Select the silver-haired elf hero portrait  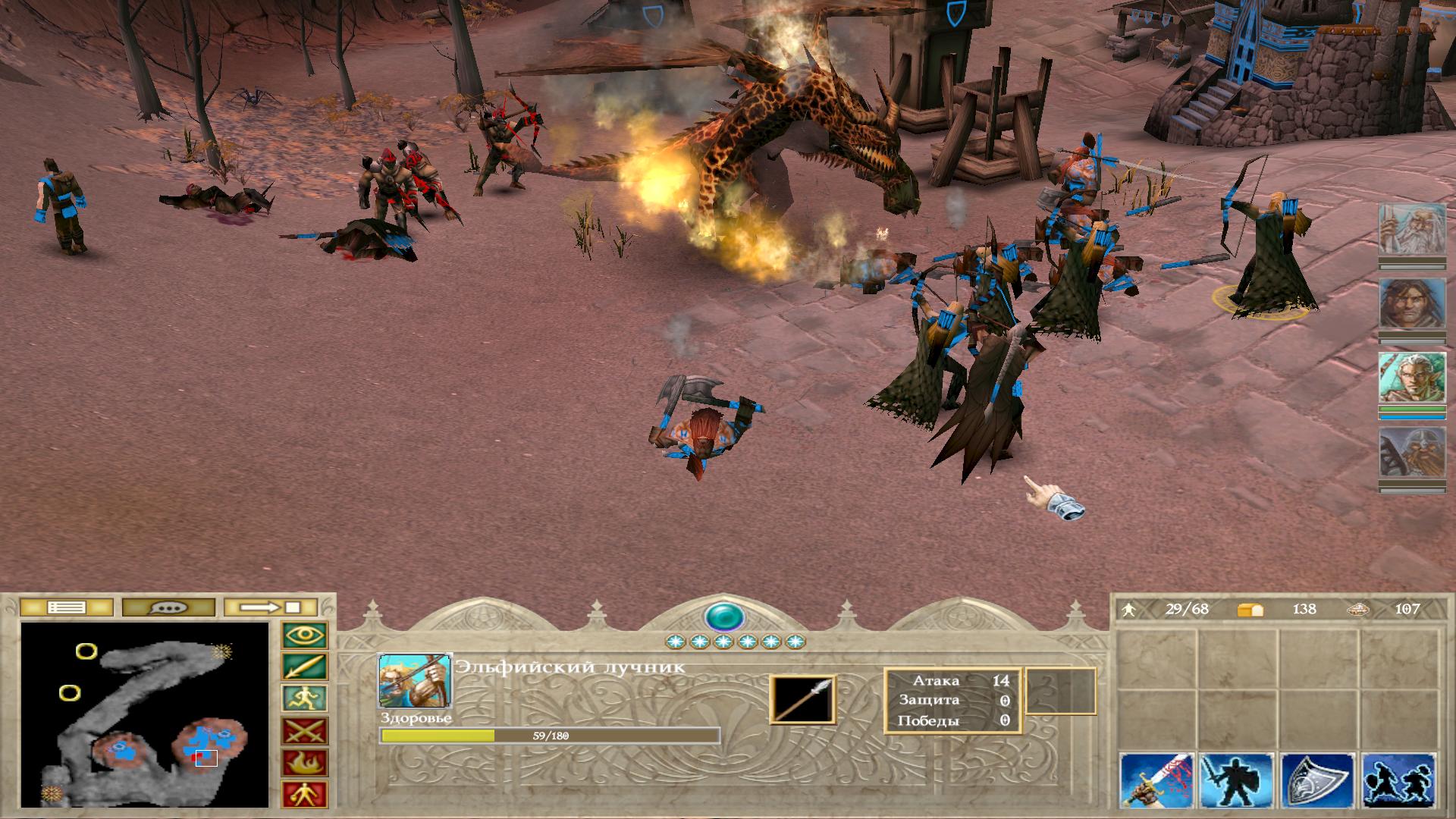click(x=1401, y=378)
